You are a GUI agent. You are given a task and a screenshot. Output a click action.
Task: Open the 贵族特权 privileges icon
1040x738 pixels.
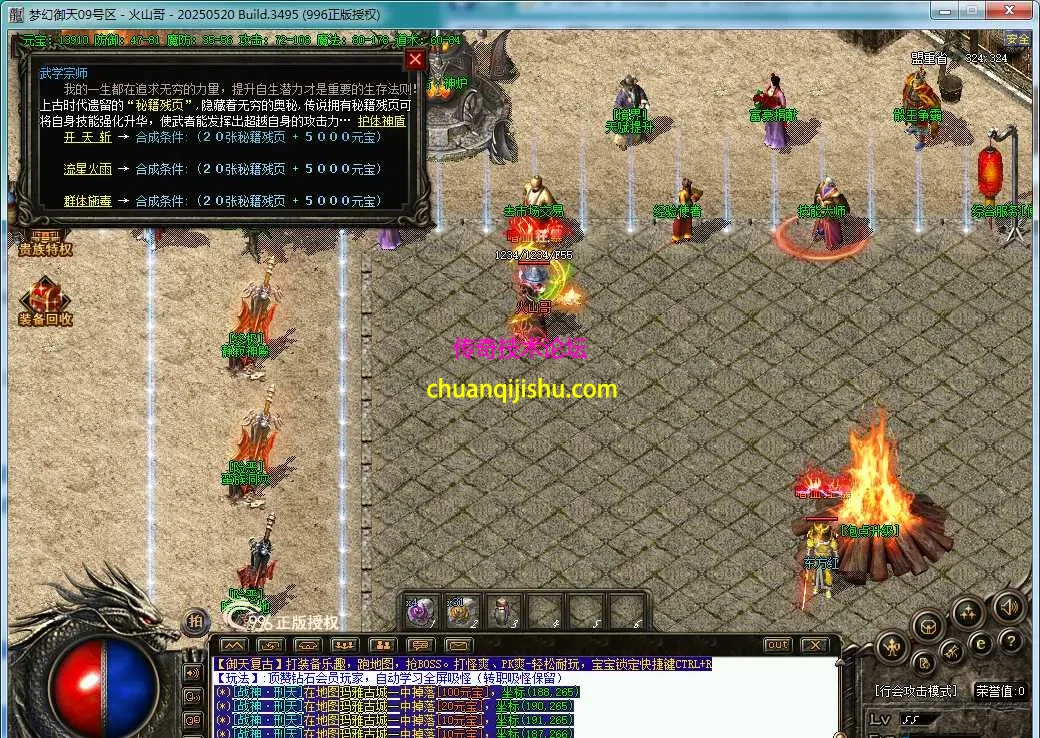45,240
